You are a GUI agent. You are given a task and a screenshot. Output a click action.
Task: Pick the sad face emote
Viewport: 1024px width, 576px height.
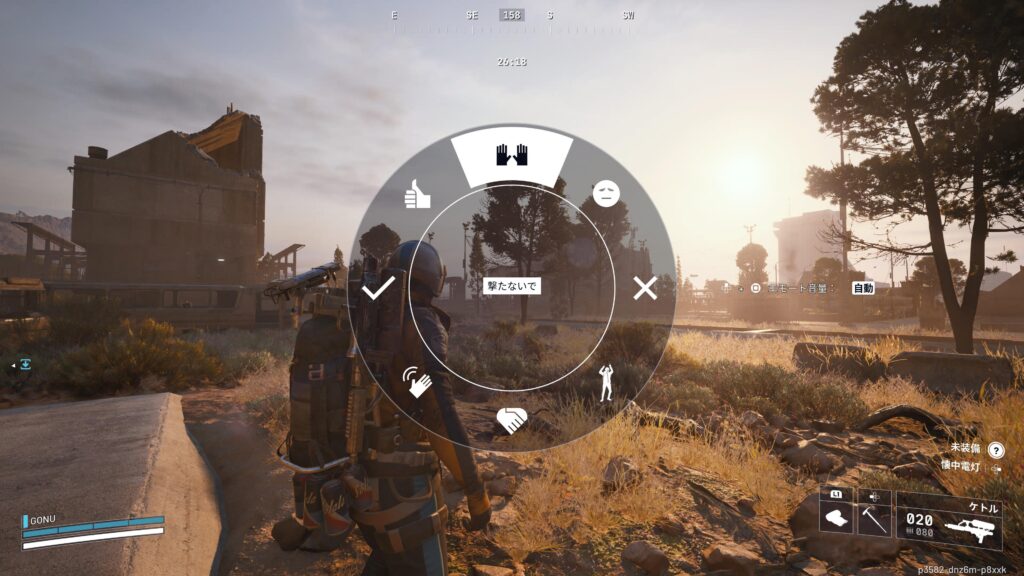pyautogui.click(x=604, y=194)
